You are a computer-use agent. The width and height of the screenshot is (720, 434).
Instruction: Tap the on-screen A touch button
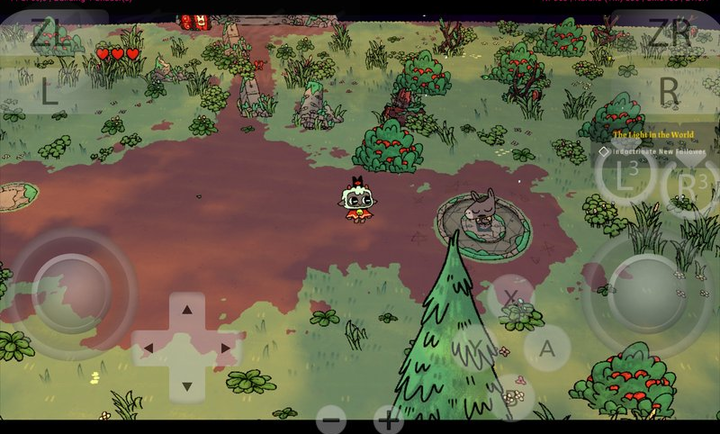(546, 348)
